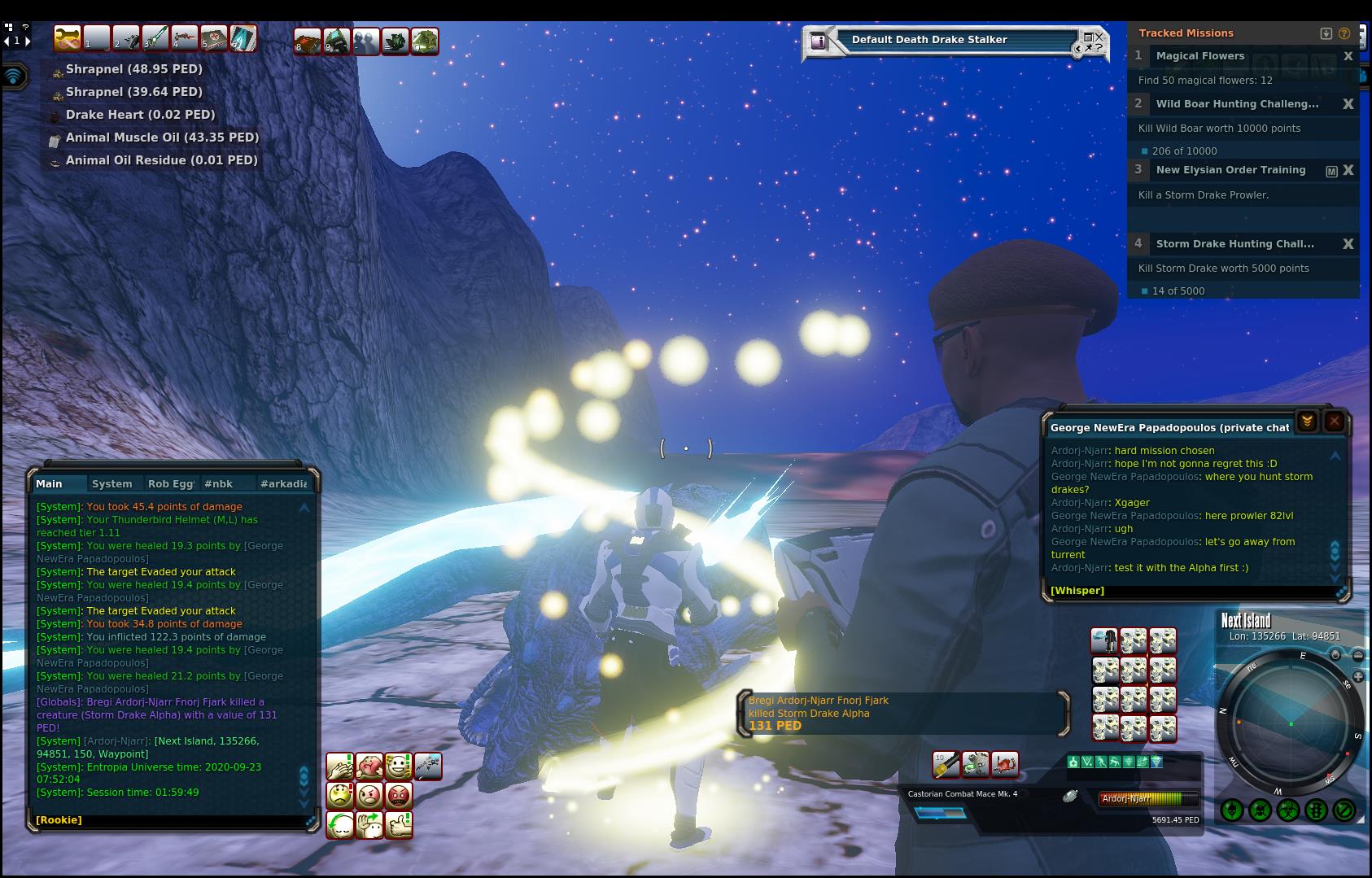Open the #arkadia chat channel tab
The width and height of the screenshot is (1372, 878).
(x=283, y=483)
